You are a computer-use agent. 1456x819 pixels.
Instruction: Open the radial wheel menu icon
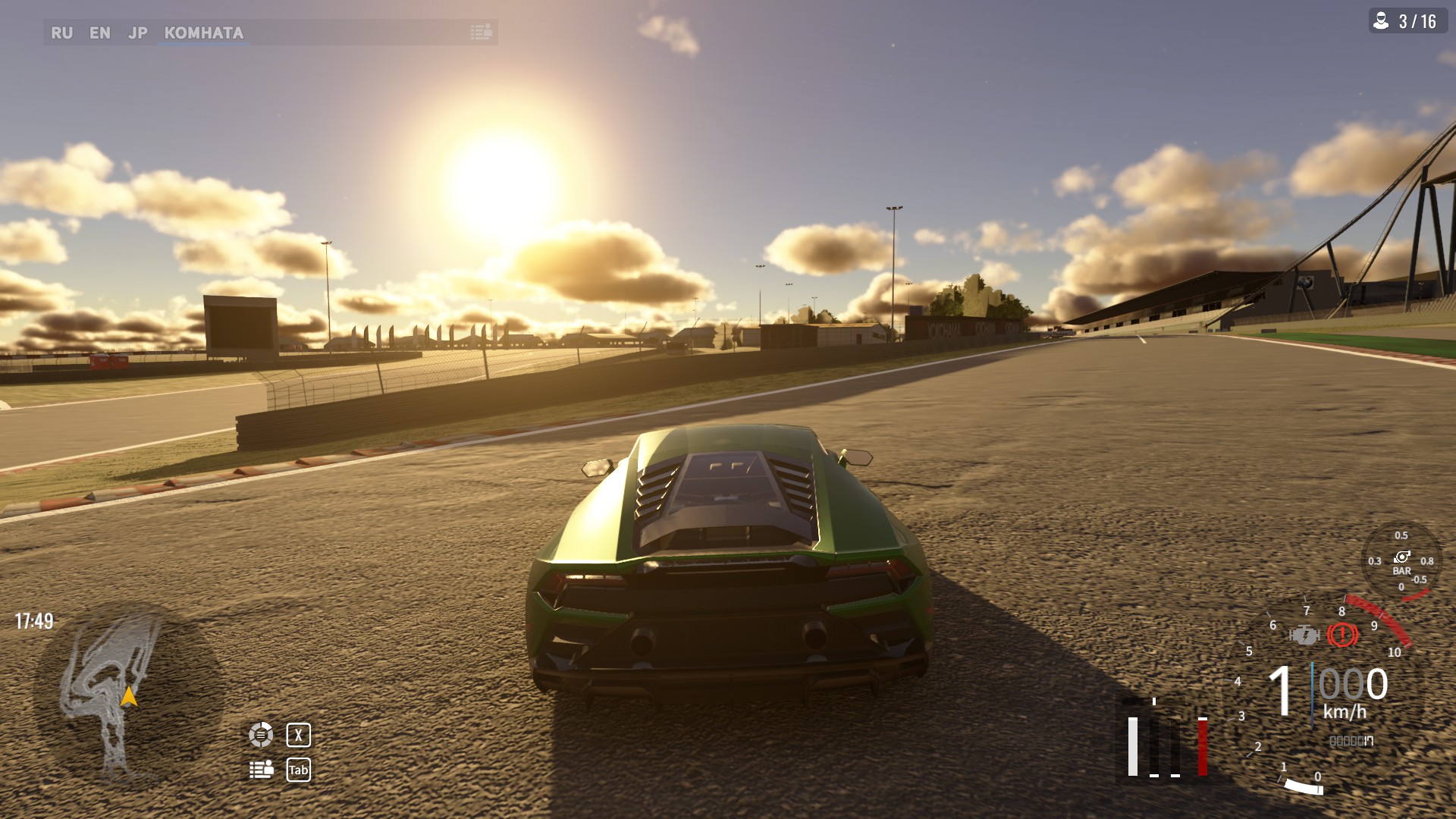[x=261, y=734]
